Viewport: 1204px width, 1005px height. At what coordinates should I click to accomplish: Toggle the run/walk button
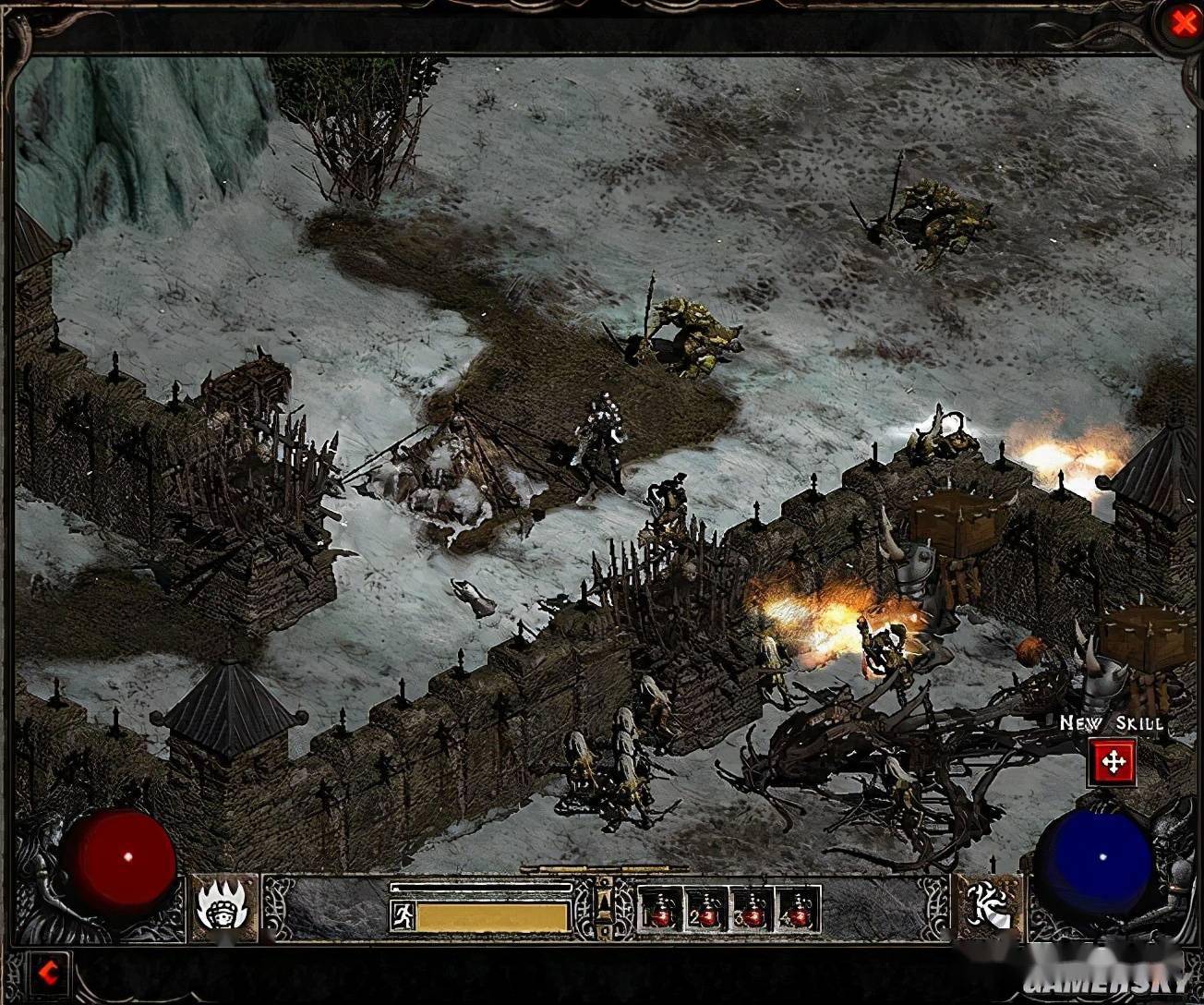[x=402, y=916]
